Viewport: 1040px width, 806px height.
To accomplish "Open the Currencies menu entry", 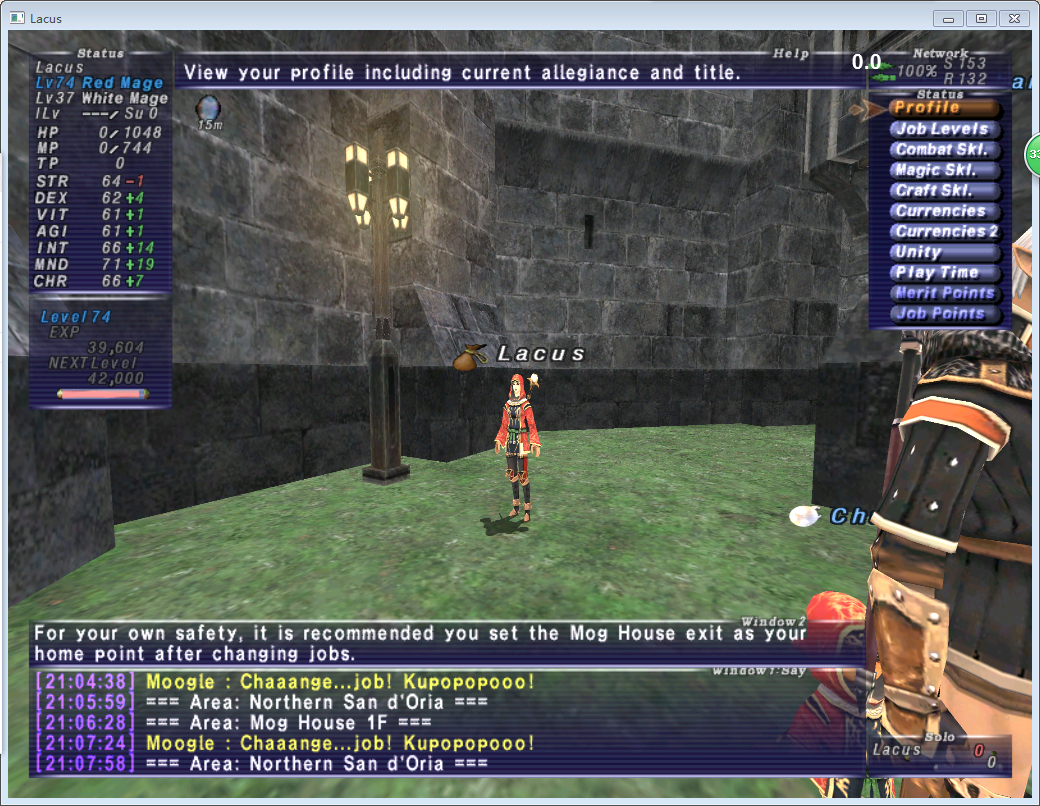I will pos(943,211).
